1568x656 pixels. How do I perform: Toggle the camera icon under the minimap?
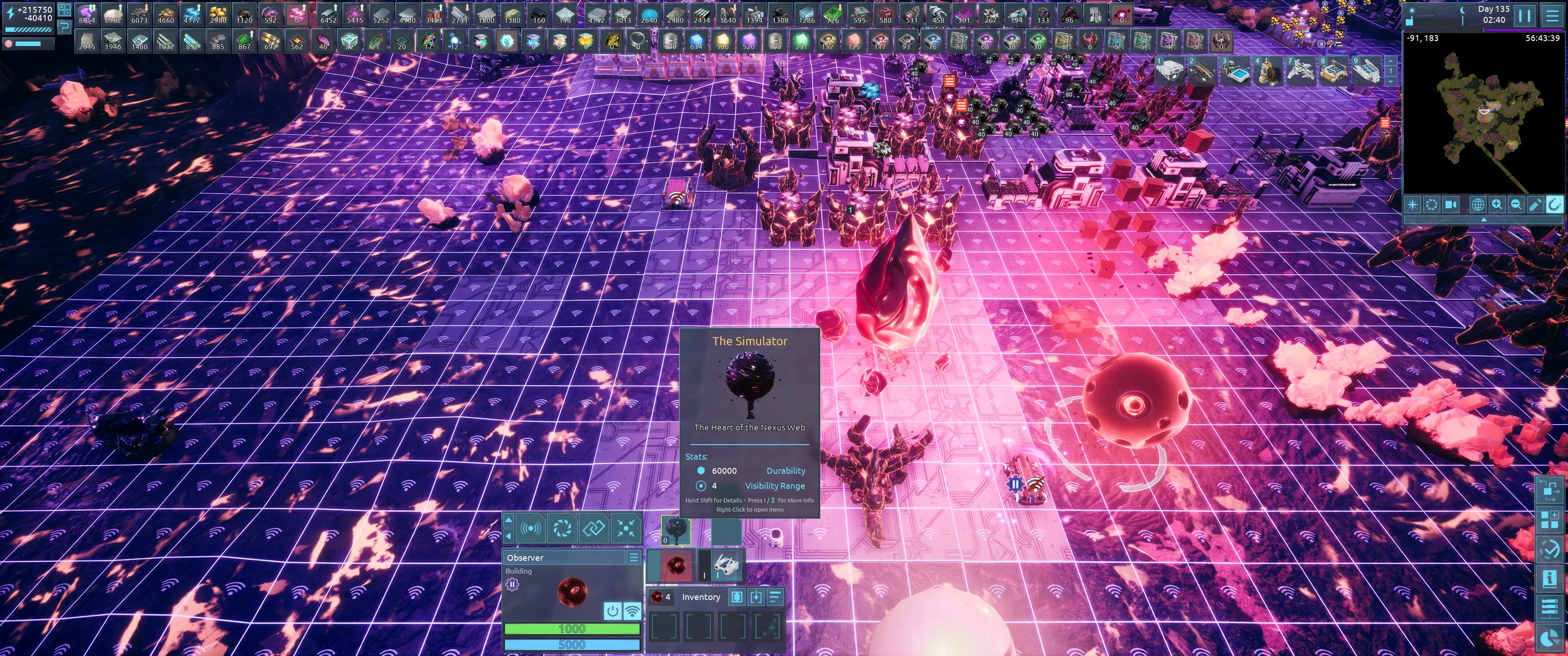coord(1451,205)
